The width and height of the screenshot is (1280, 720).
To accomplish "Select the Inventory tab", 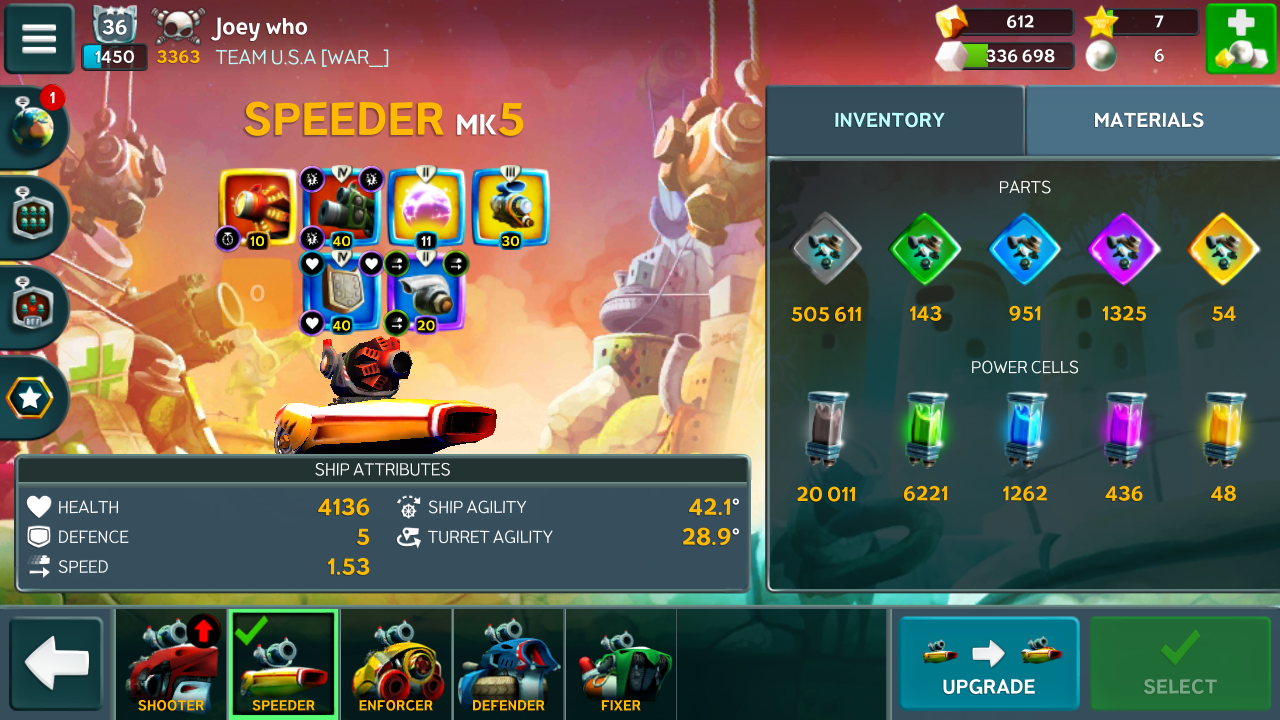I will coord(889,121).
